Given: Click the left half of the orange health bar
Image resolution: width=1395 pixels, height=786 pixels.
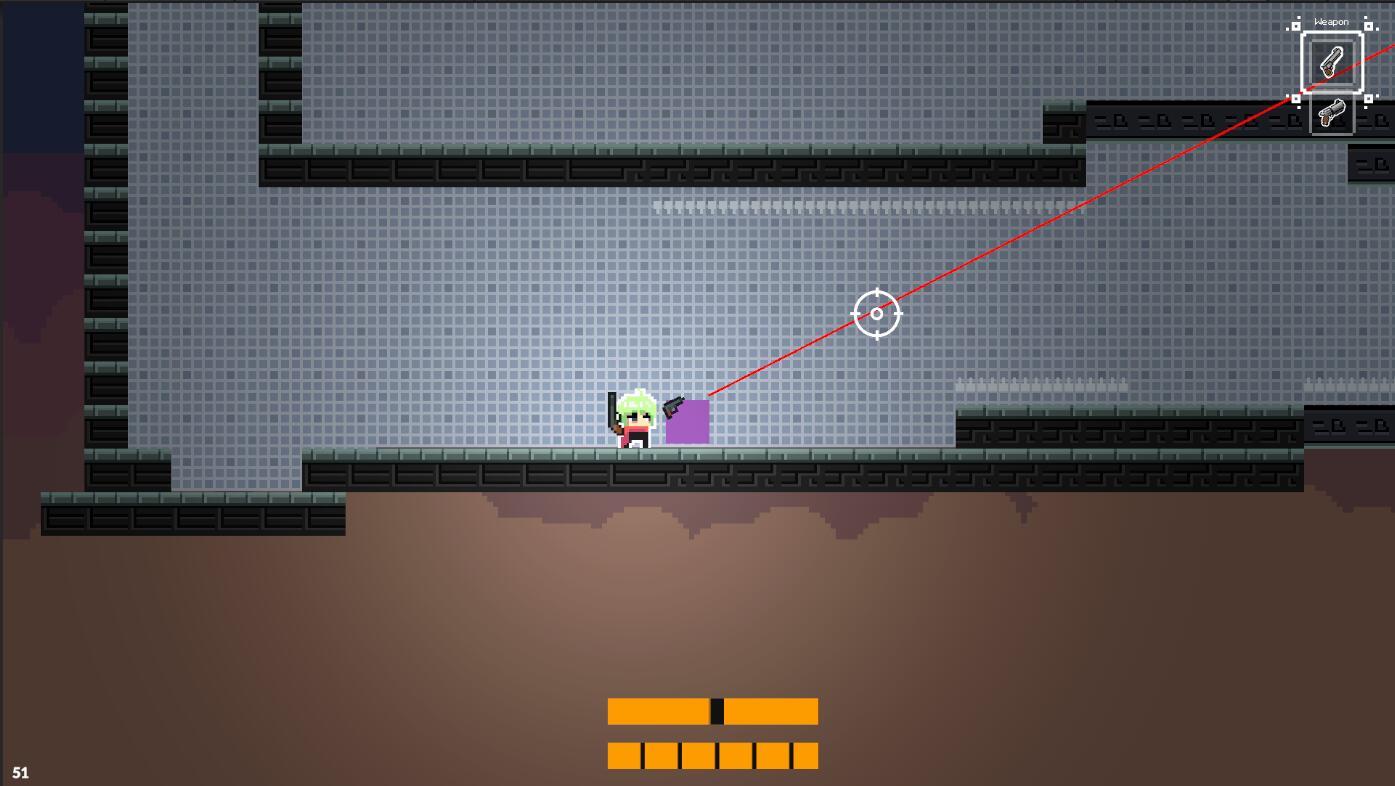Looking at the screenshot, I should 660,711.
